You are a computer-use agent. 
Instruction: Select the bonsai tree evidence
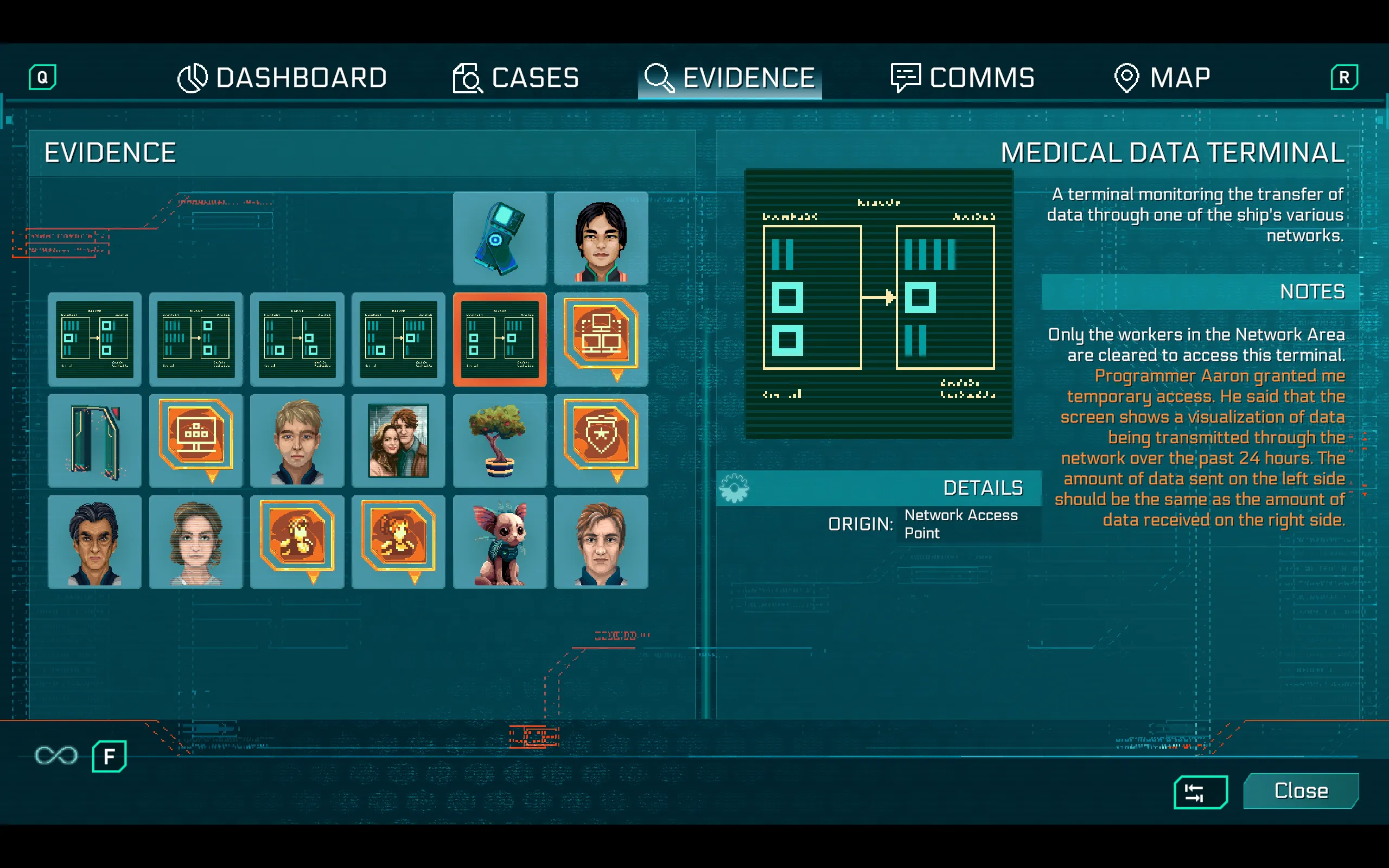[x=499, y=441]
